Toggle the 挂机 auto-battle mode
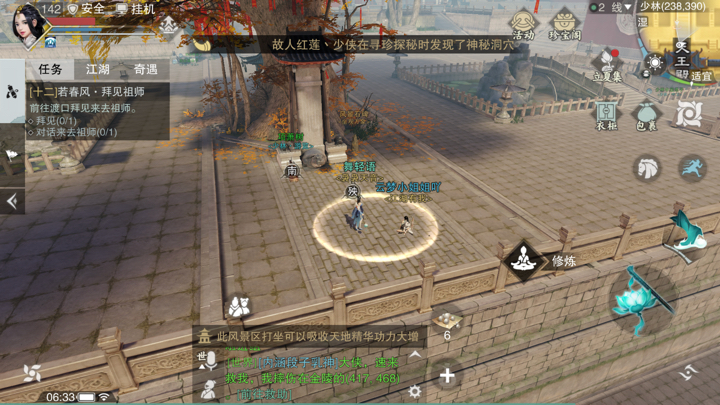720x405 pixels. click(x=137, y=9)
